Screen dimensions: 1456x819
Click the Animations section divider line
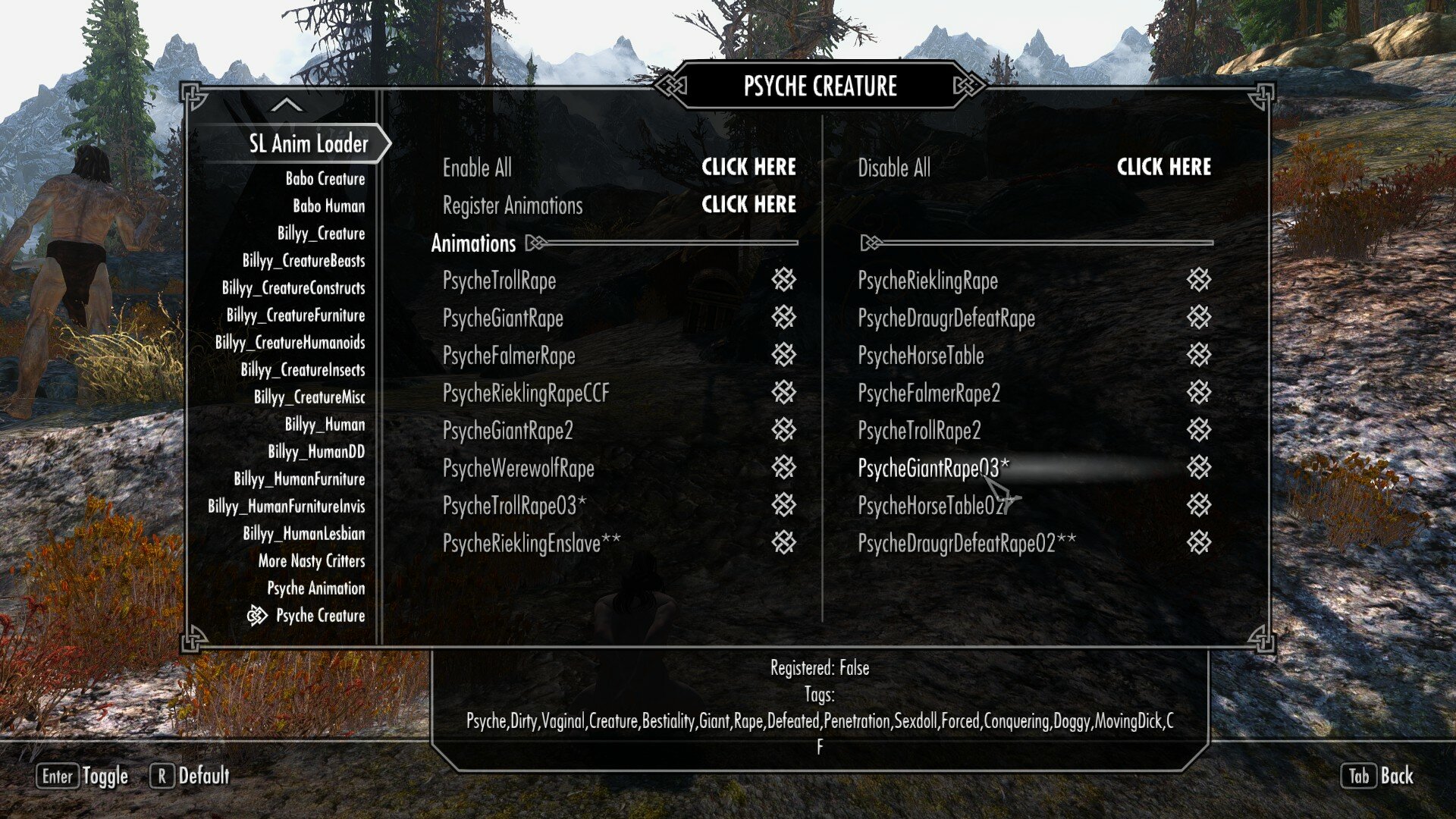tap(667, 243)
